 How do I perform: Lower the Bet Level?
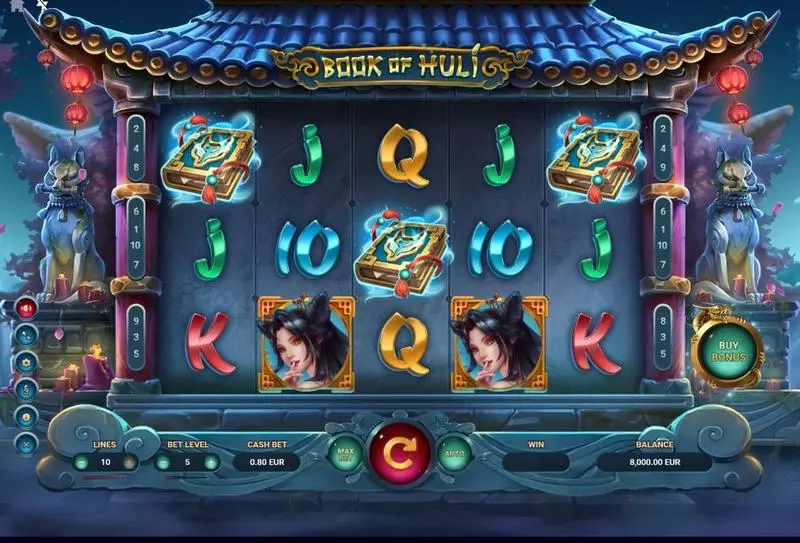click(161, 461)
